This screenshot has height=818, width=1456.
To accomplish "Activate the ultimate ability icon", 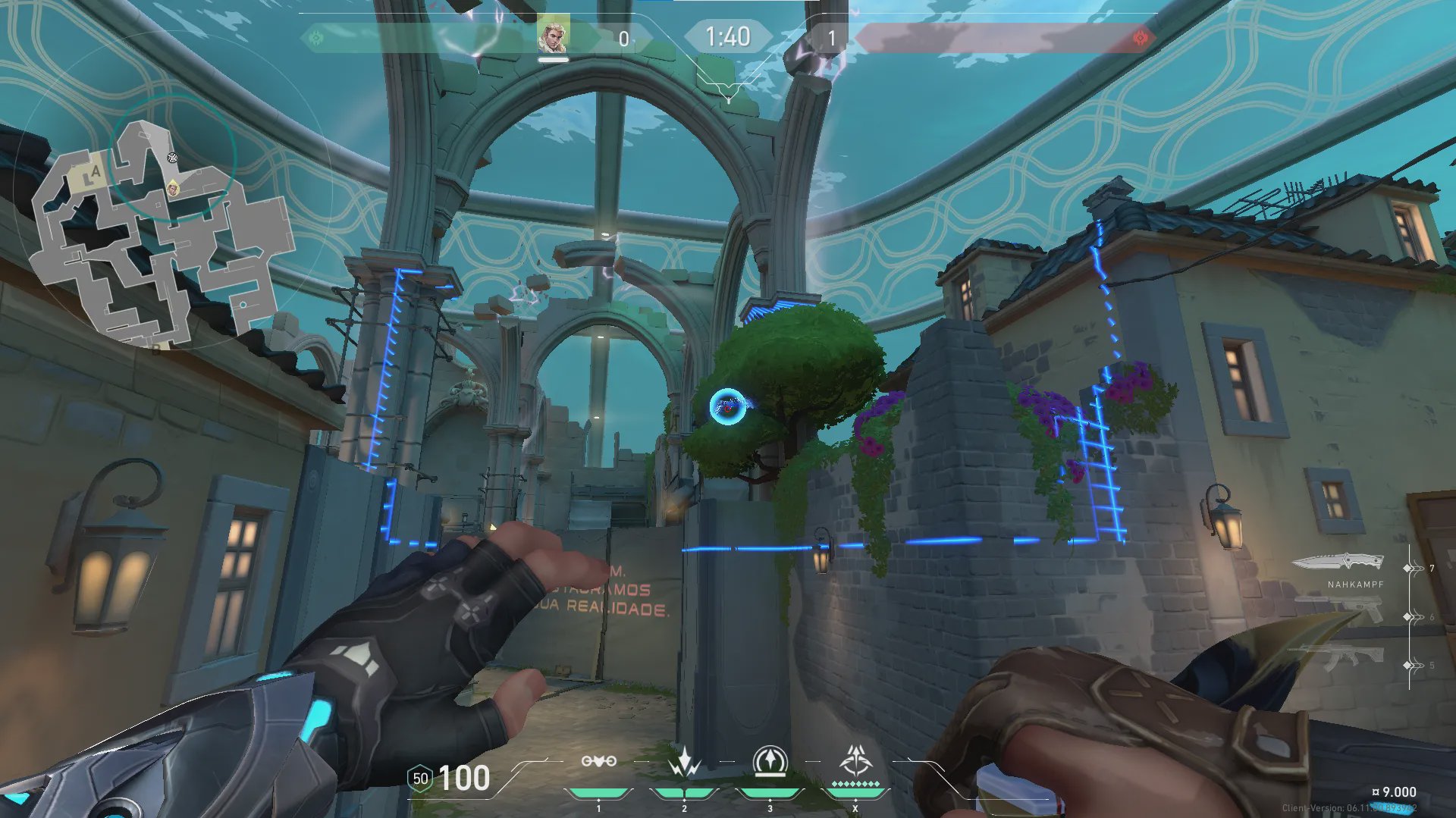I will click(x=855, y=760).
